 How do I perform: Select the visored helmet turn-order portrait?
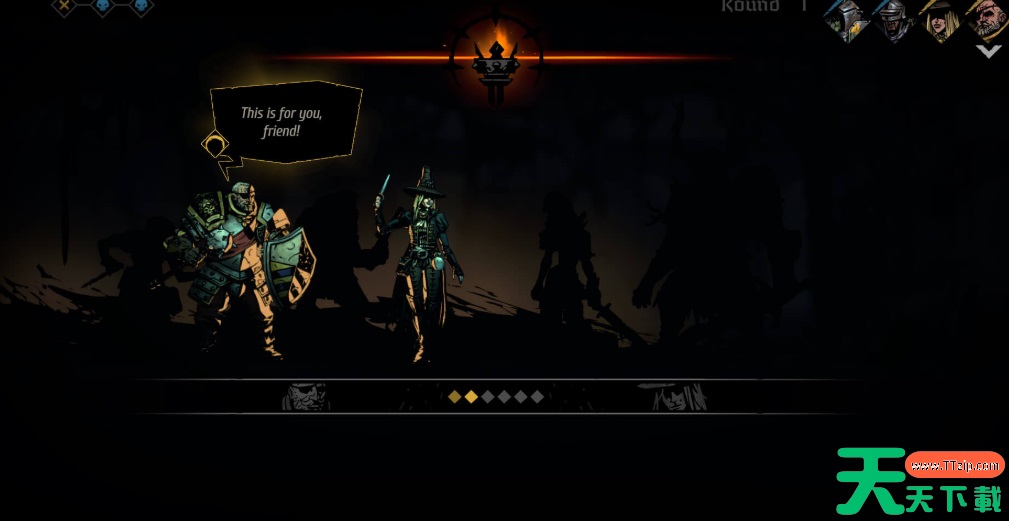(891, 20)
